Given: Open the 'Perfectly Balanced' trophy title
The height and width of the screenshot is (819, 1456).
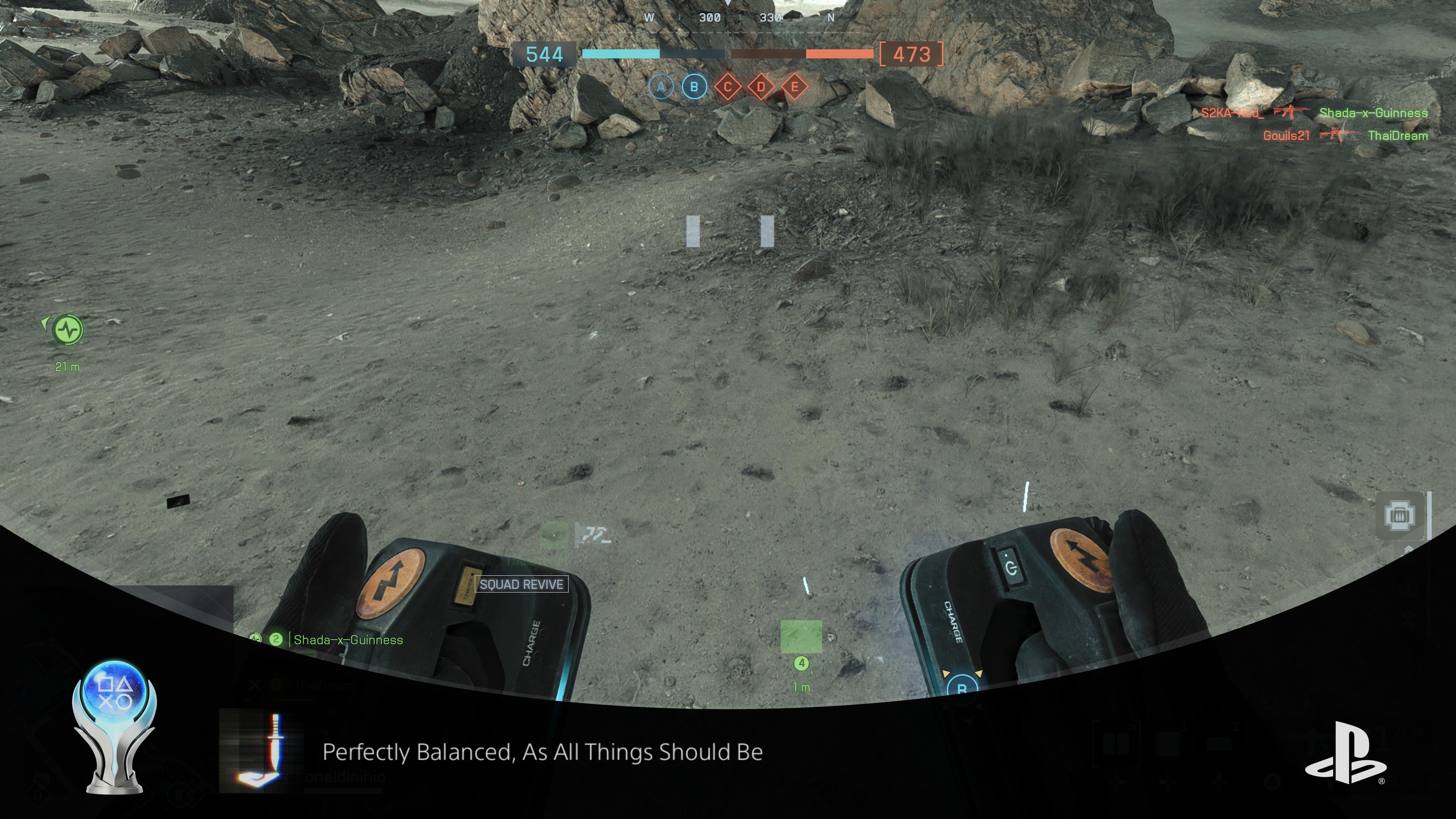Looking at the screenshot, I should pos(542,752).
